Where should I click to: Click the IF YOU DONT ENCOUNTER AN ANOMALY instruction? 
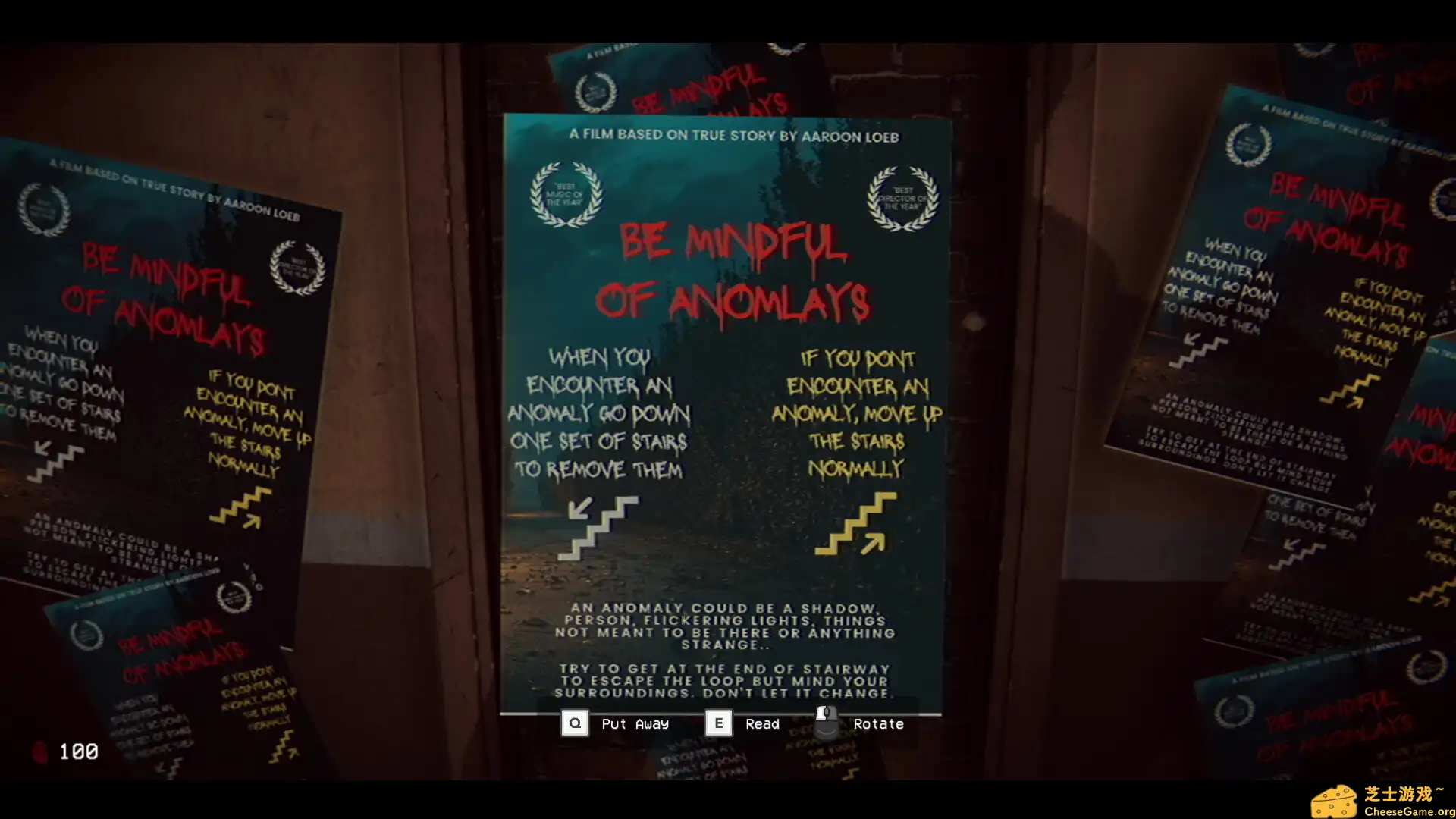[857, 413]
